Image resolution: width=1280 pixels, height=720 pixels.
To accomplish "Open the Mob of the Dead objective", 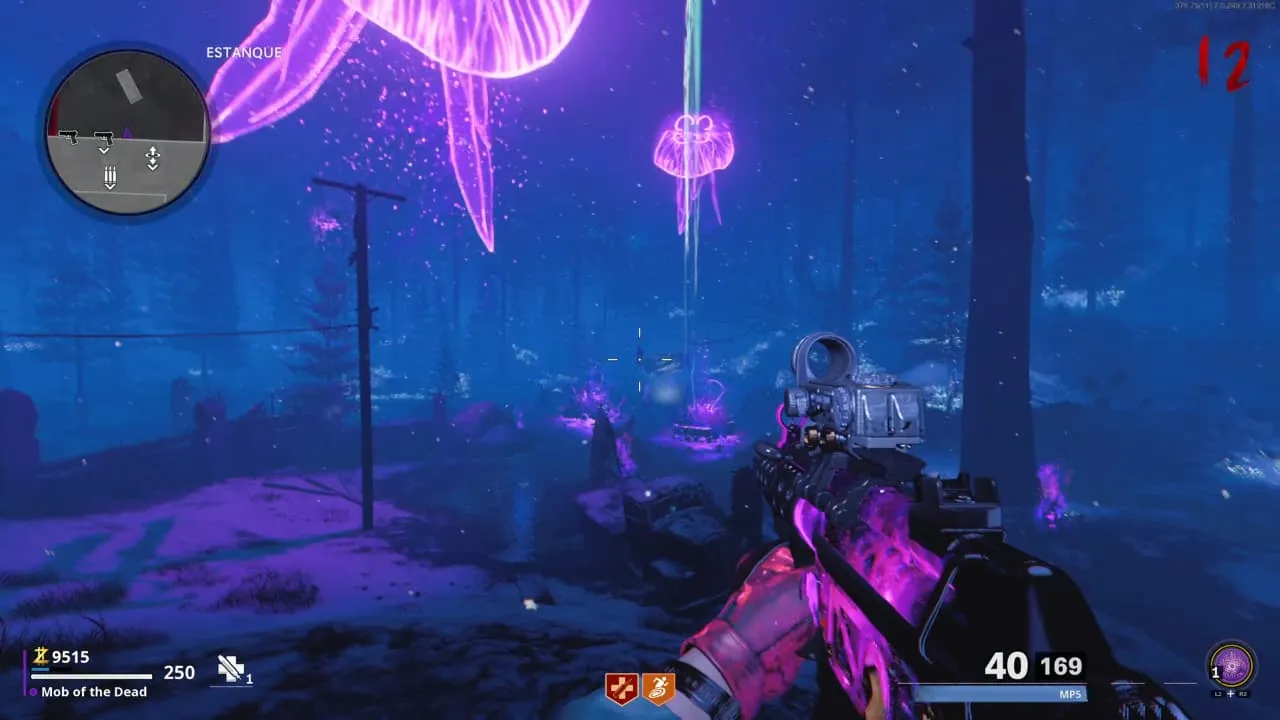I will click(x=94, y=692).
